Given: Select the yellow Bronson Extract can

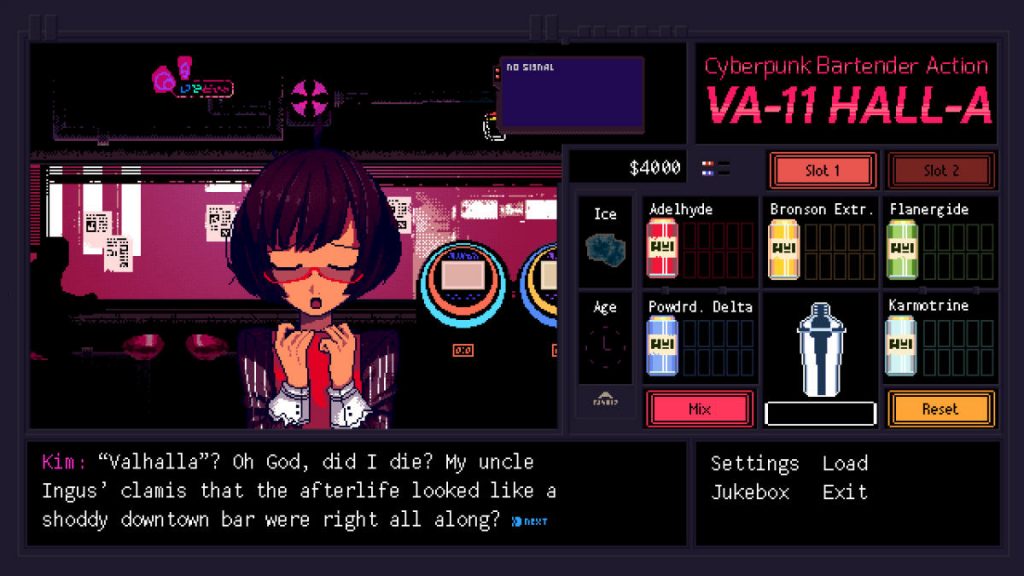Looking at the screenshot, I should pyautogui.click(x=782, y=249).
